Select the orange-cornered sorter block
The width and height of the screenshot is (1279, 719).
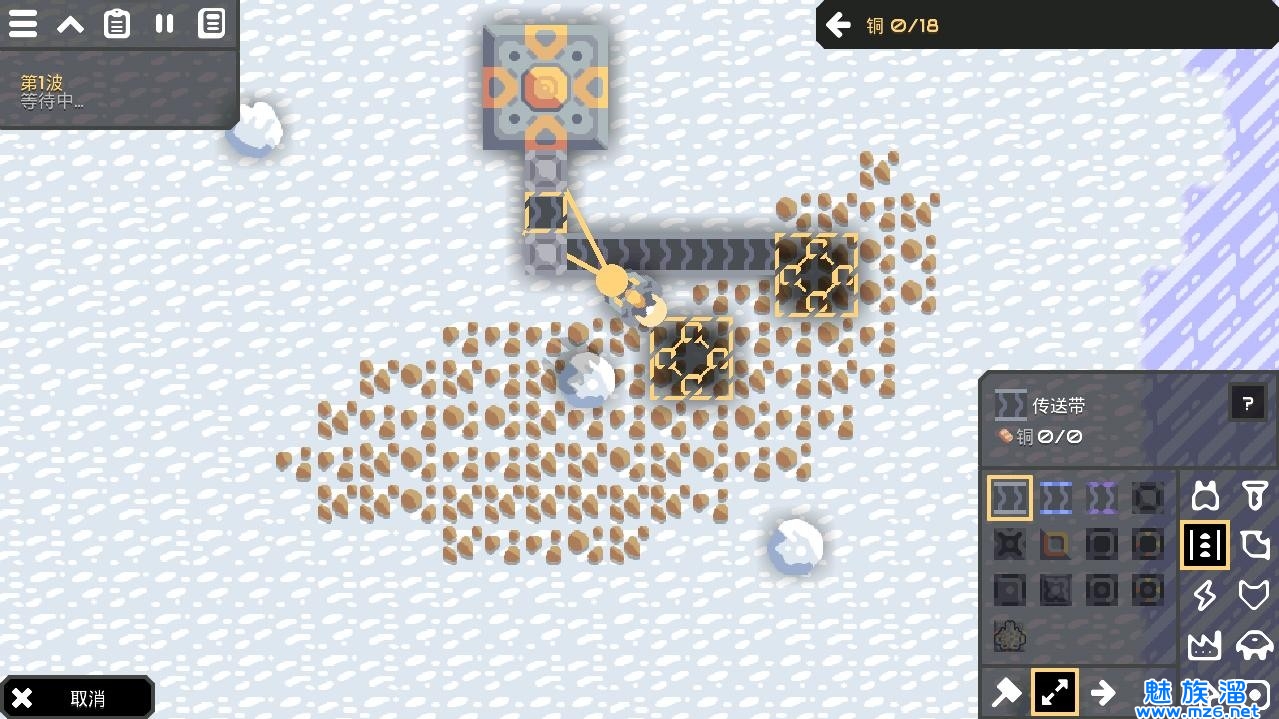[1056, 544]
